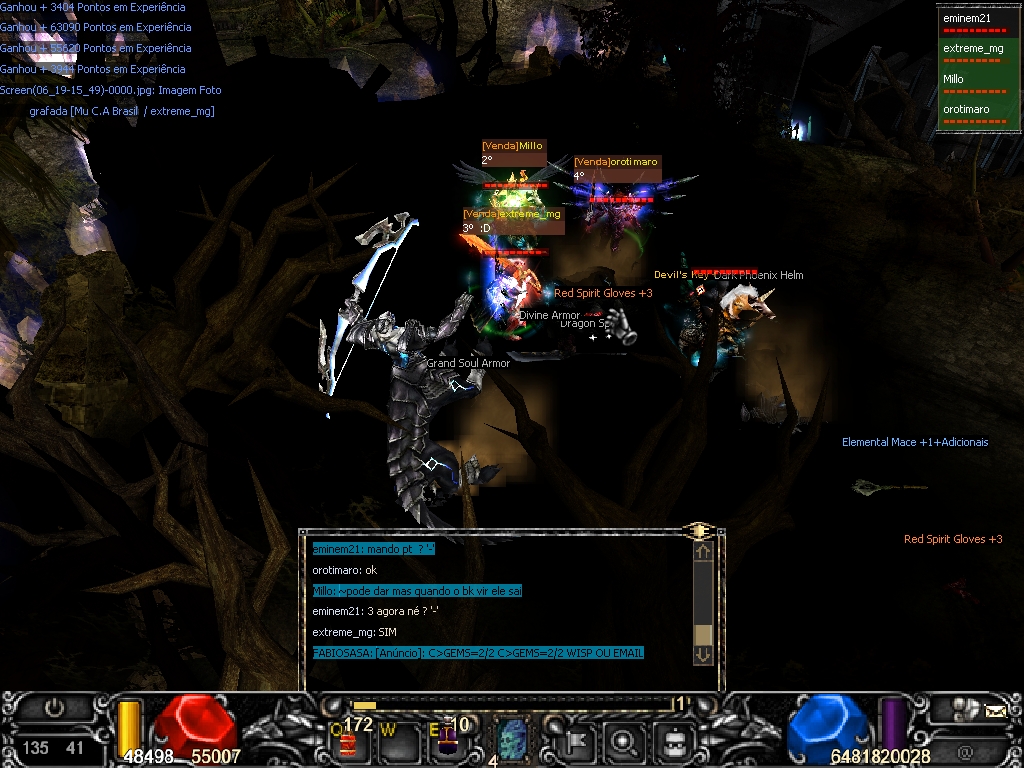Open the envelope mail icon
The height and width of the screenshot is (768, 1024).
click(995, 712)
